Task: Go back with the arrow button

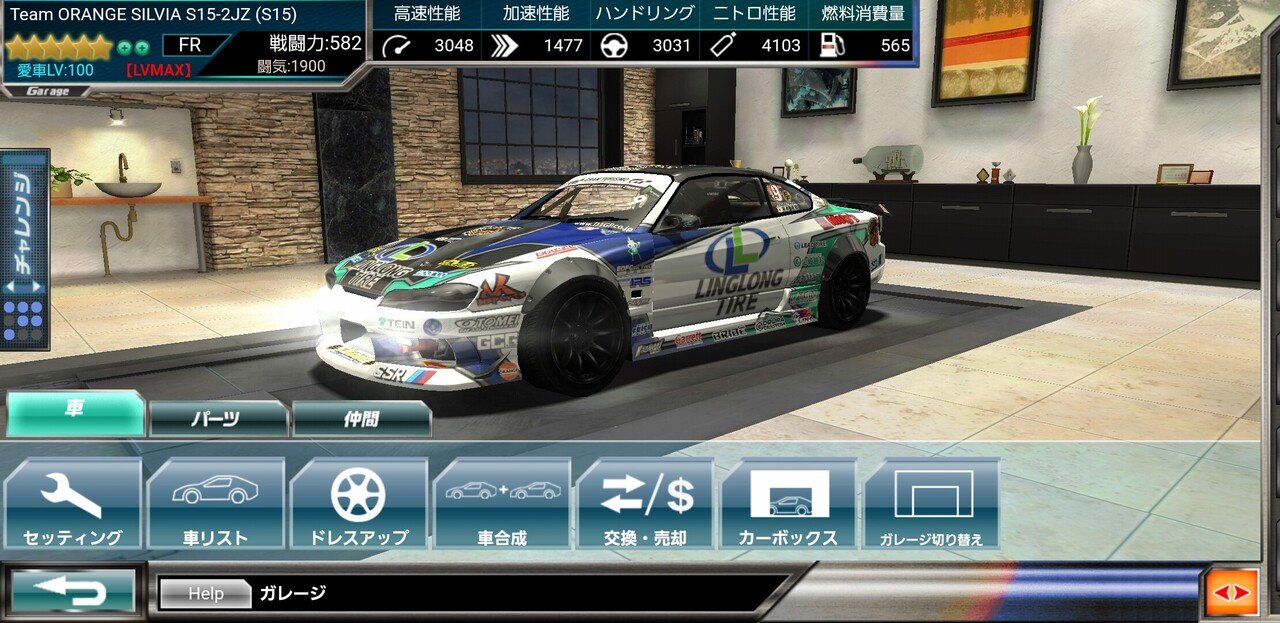Action: [x=73, y=592]
